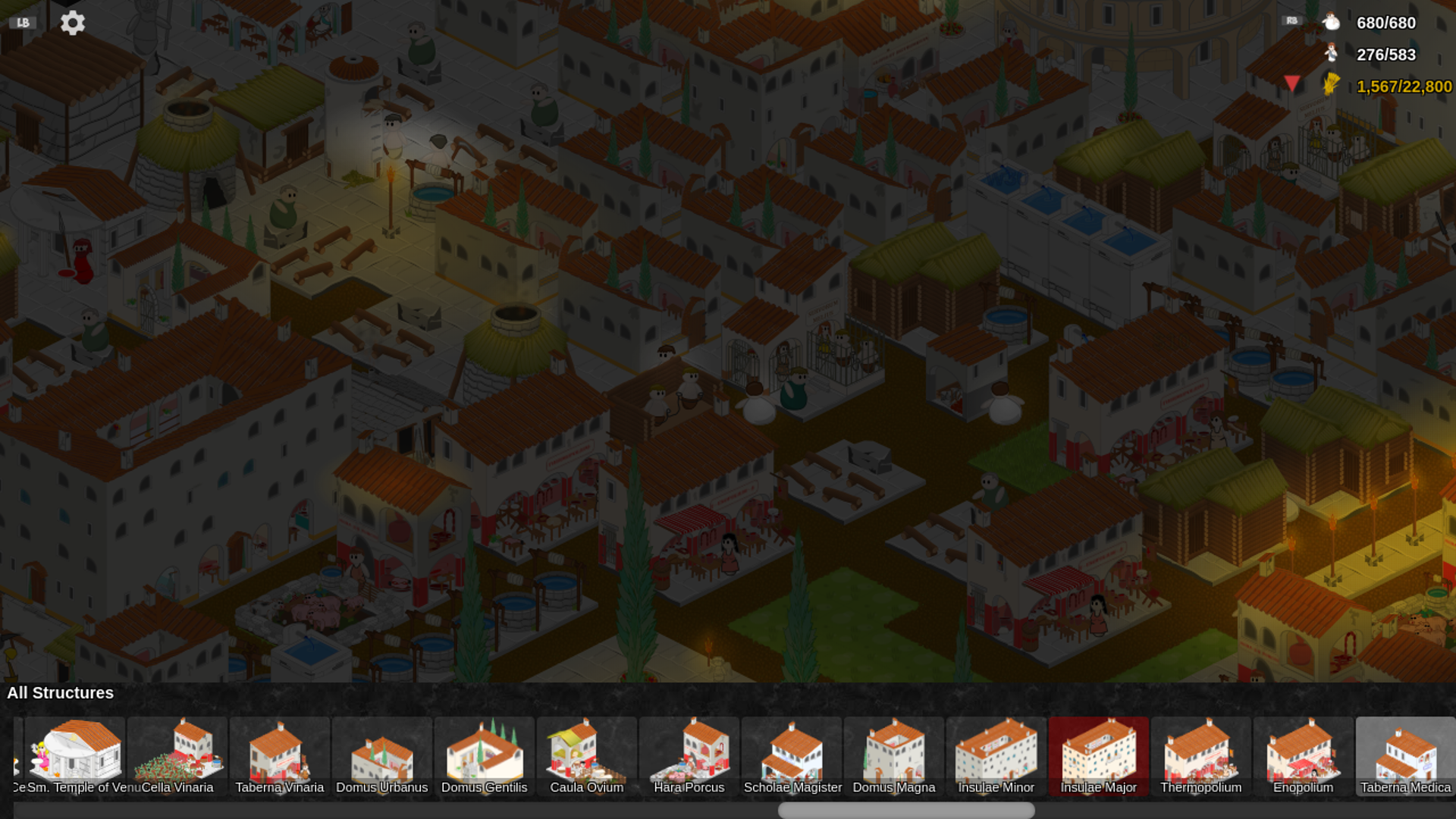Open the settings gear menu
This screenshot has height=819, width=1456.
pyautogui.click(x=73, y=23)
